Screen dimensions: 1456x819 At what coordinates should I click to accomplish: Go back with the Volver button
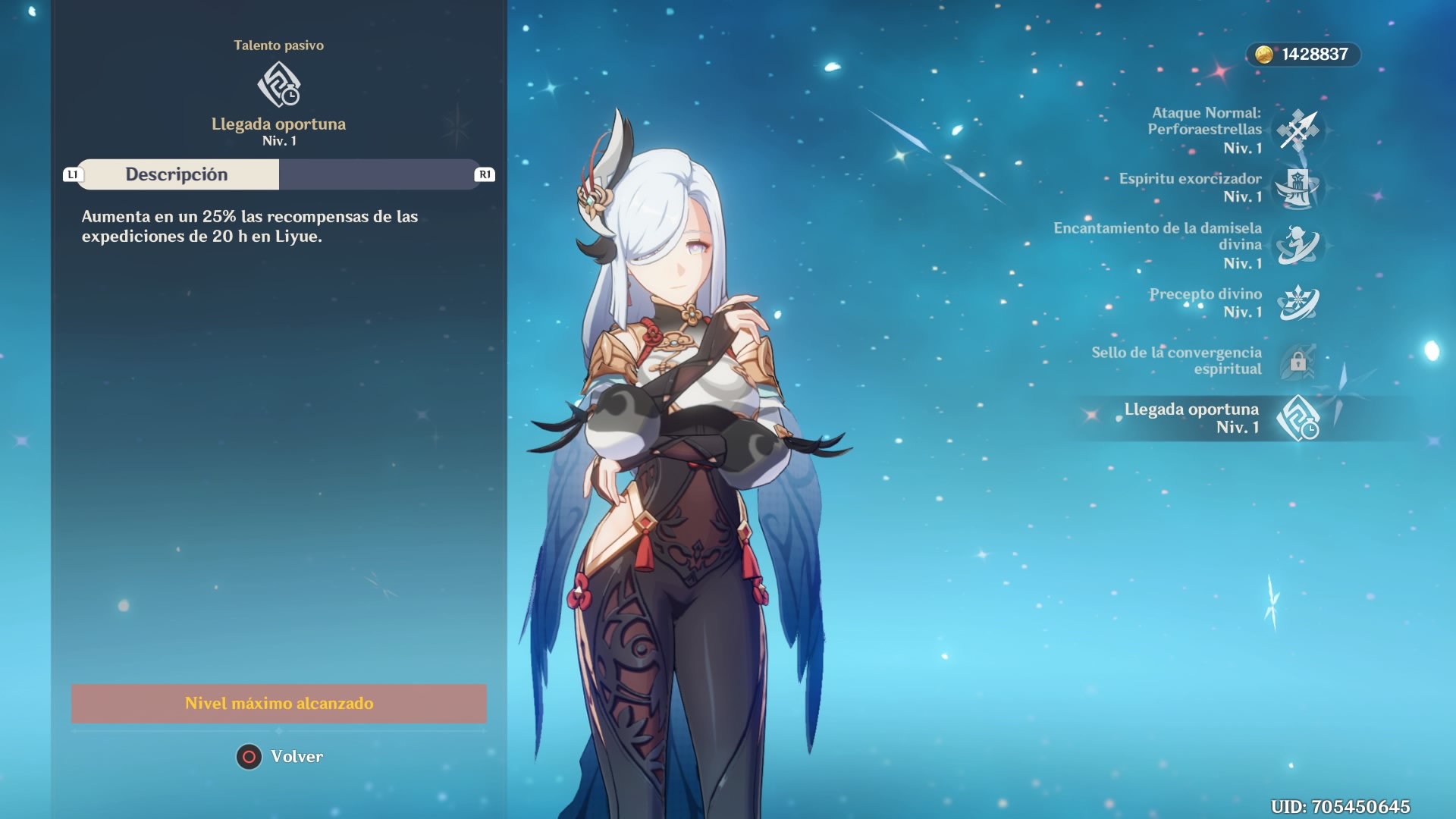click(x=280, y=757)
